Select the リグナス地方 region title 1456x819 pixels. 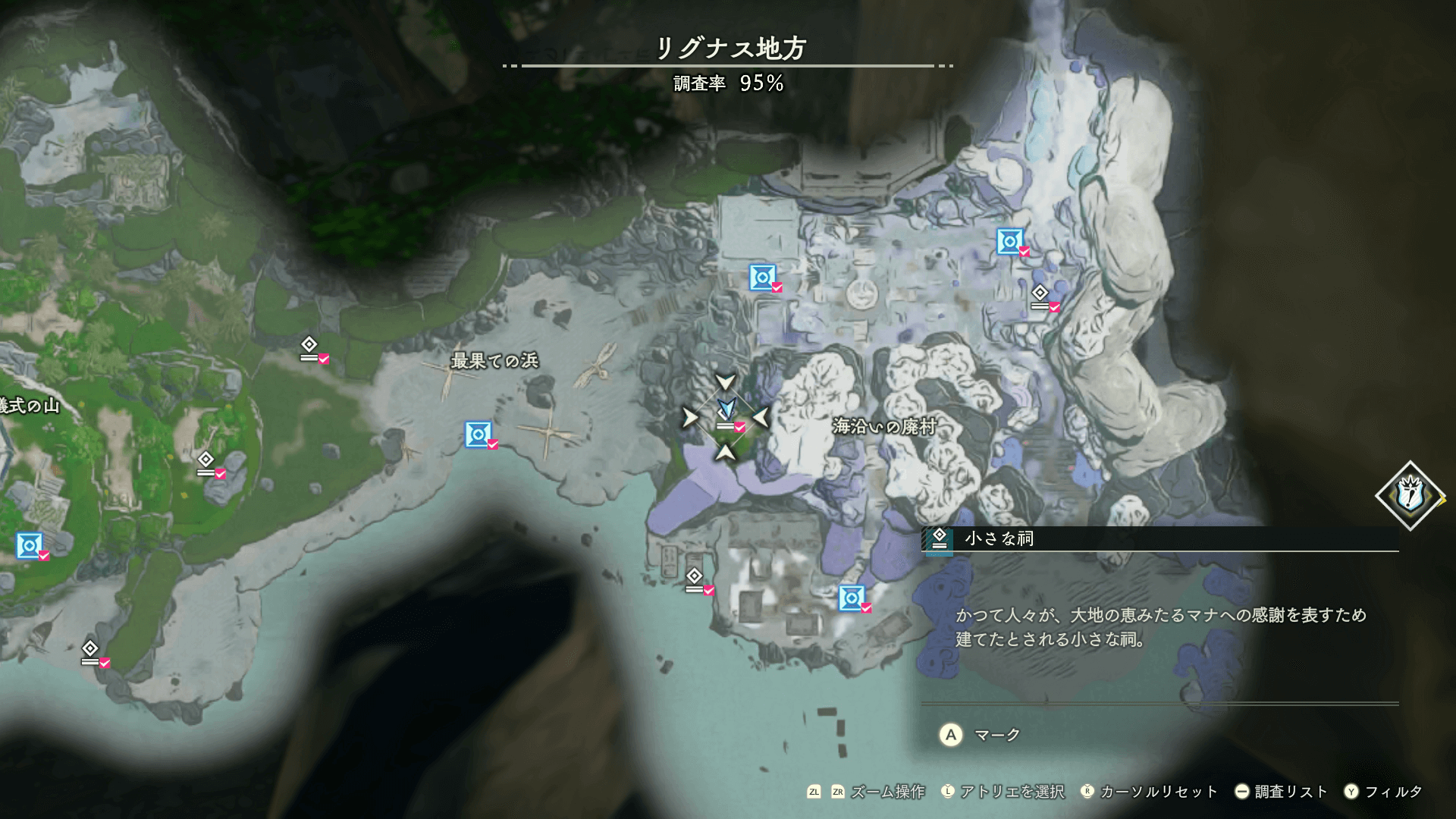click(730, 49)
